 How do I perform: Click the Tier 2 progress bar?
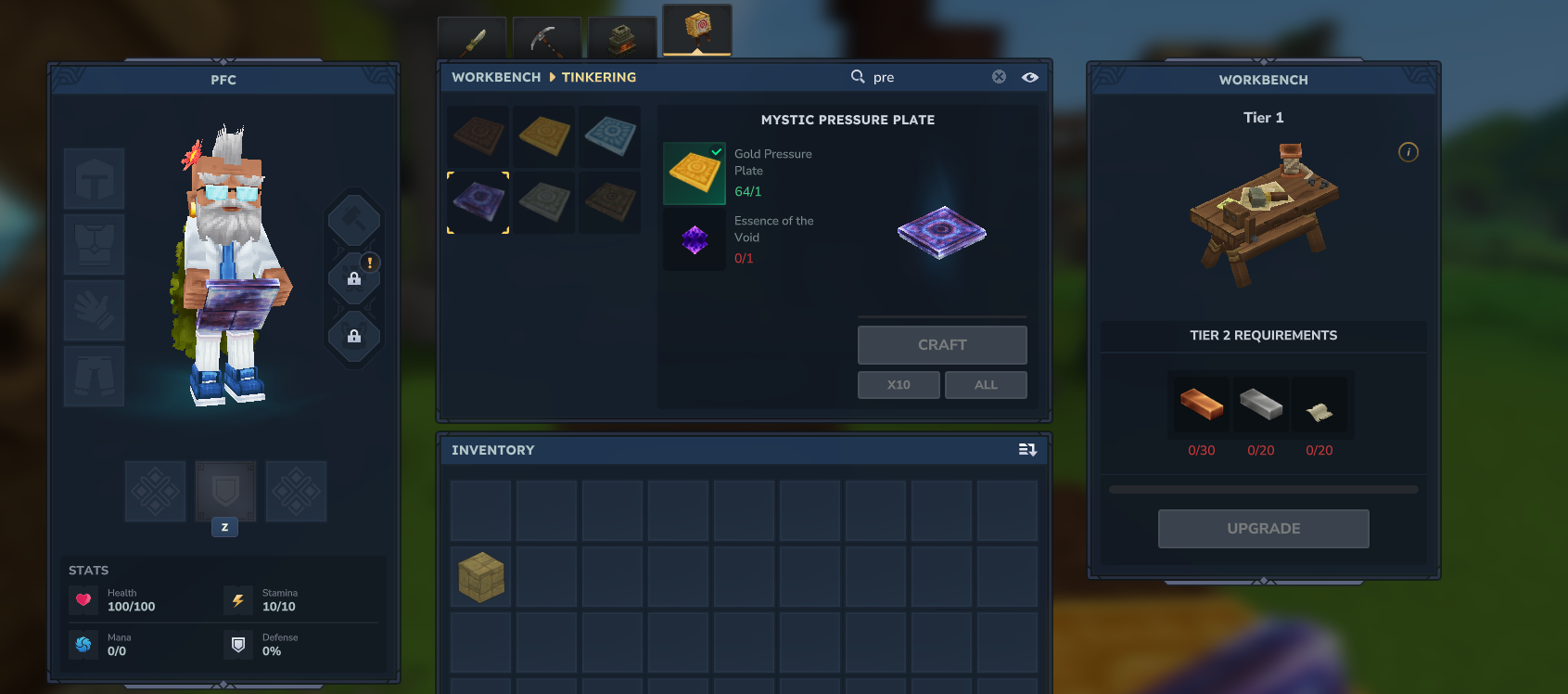point(1263,489)
